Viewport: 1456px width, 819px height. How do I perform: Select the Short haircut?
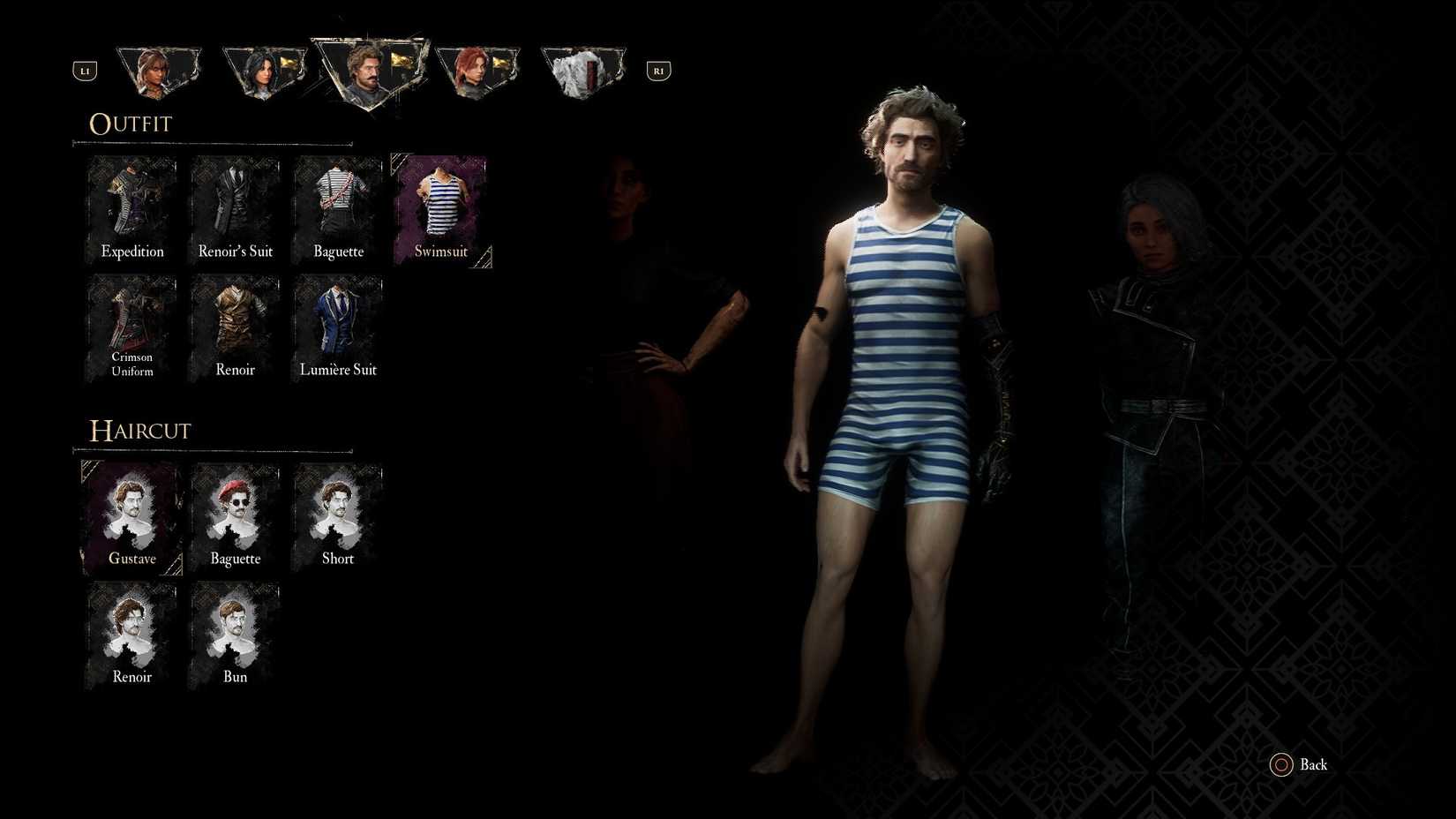point(338,516)
